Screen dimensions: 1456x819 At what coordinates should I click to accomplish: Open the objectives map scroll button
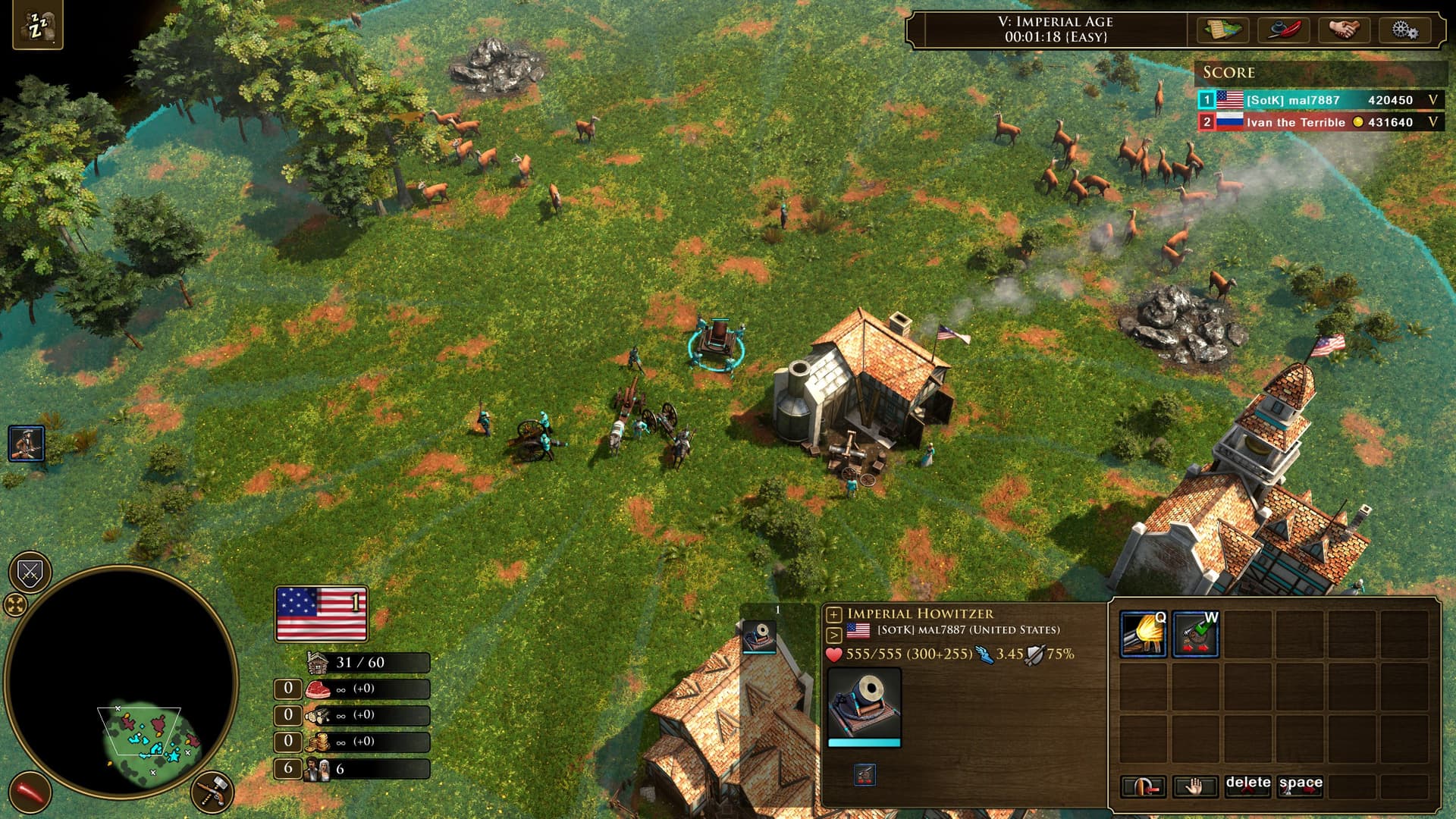(1223, 30)
